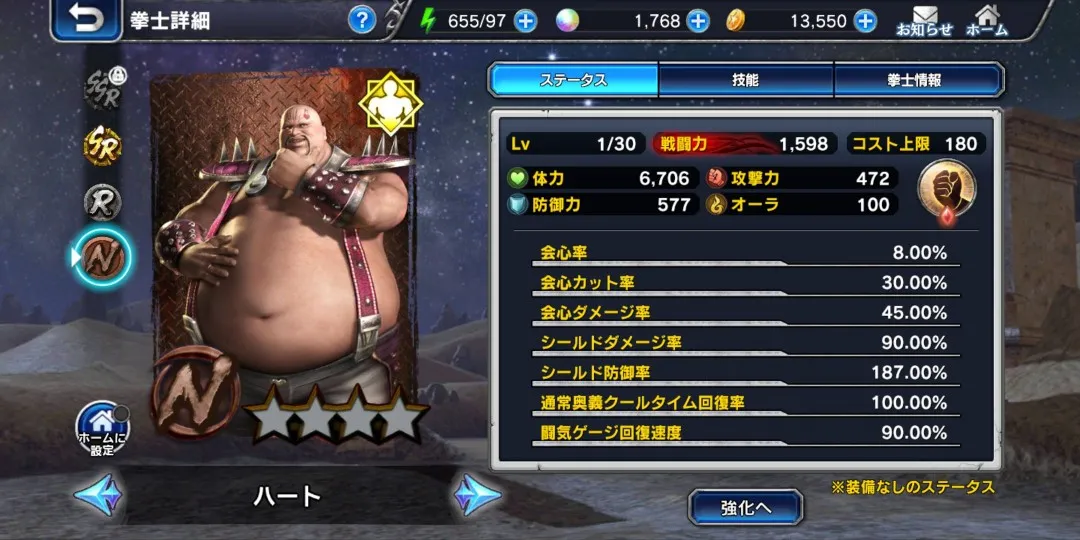Add stamina with the plus button
The height and width of the screenshot is (540, 1080).
coord(525,20)
